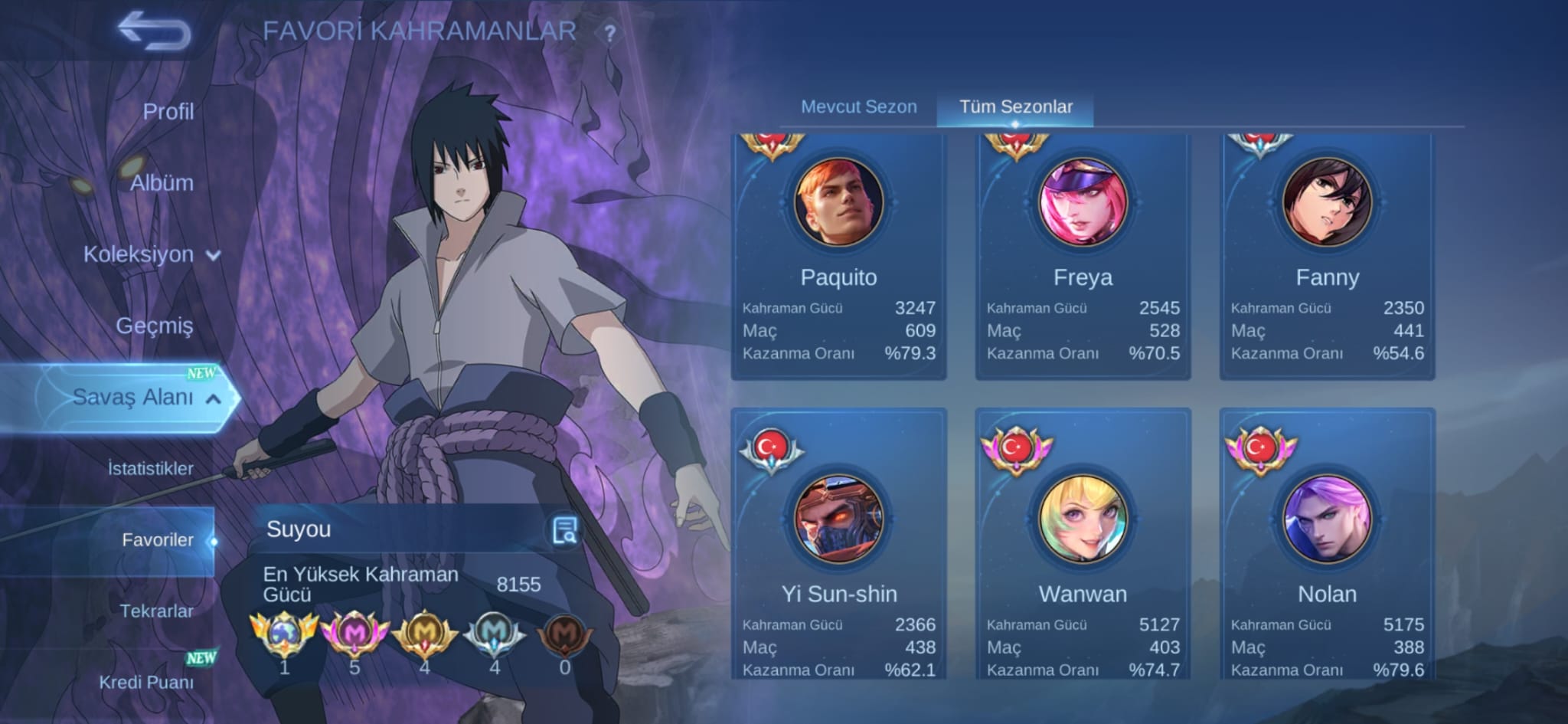This screenshot has height=724, width=1568.
Task: Open the question mark help icon
Action: pos(610,34)
